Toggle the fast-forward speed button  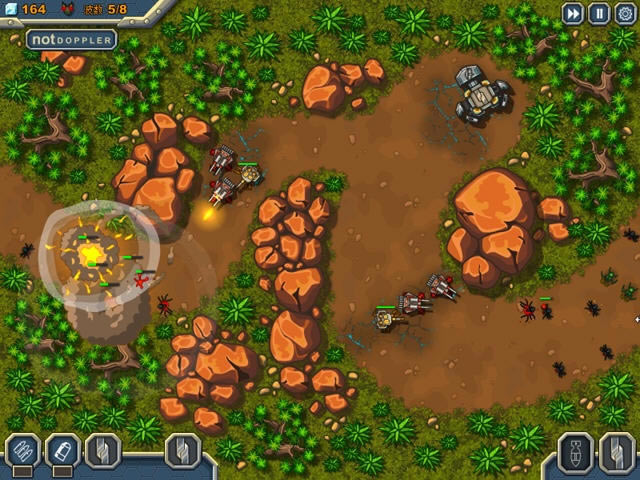(572, 13)
